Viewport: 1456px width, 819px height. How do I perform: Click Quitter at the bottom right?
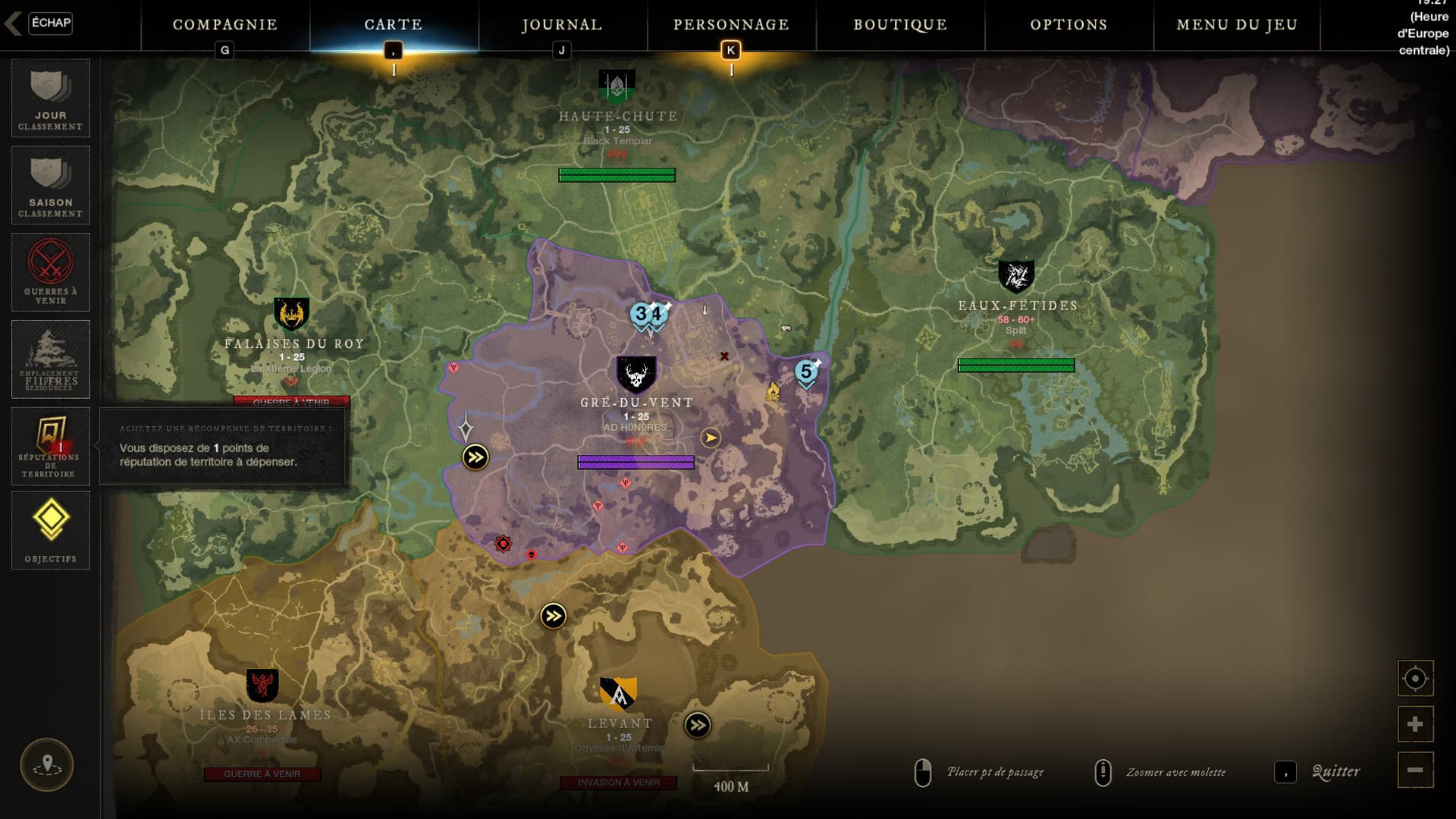pyautogui.click(x=1335, y=772)
